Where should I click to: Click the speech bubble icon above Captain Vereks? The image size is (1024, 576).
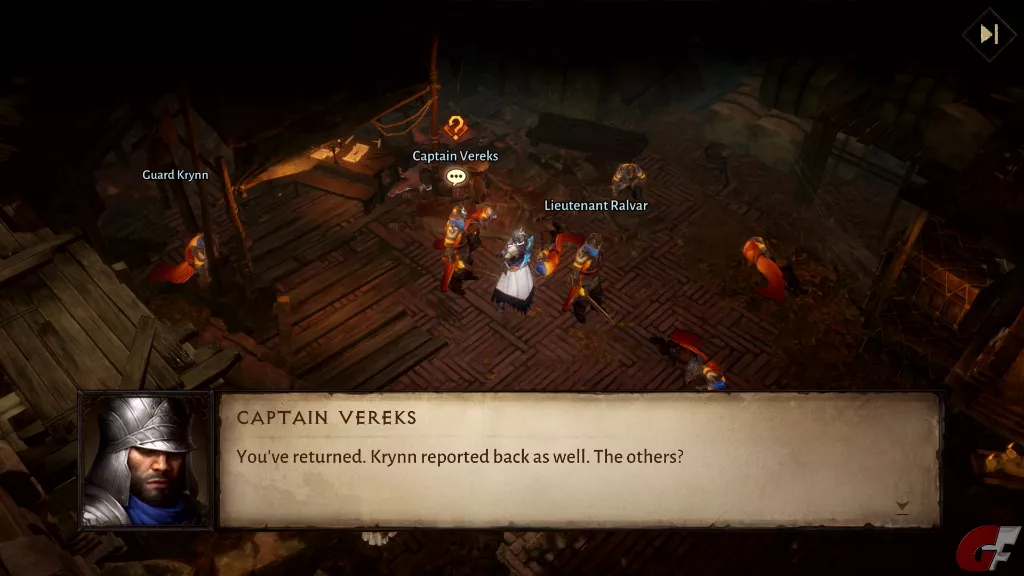click(x=456, y=177)
